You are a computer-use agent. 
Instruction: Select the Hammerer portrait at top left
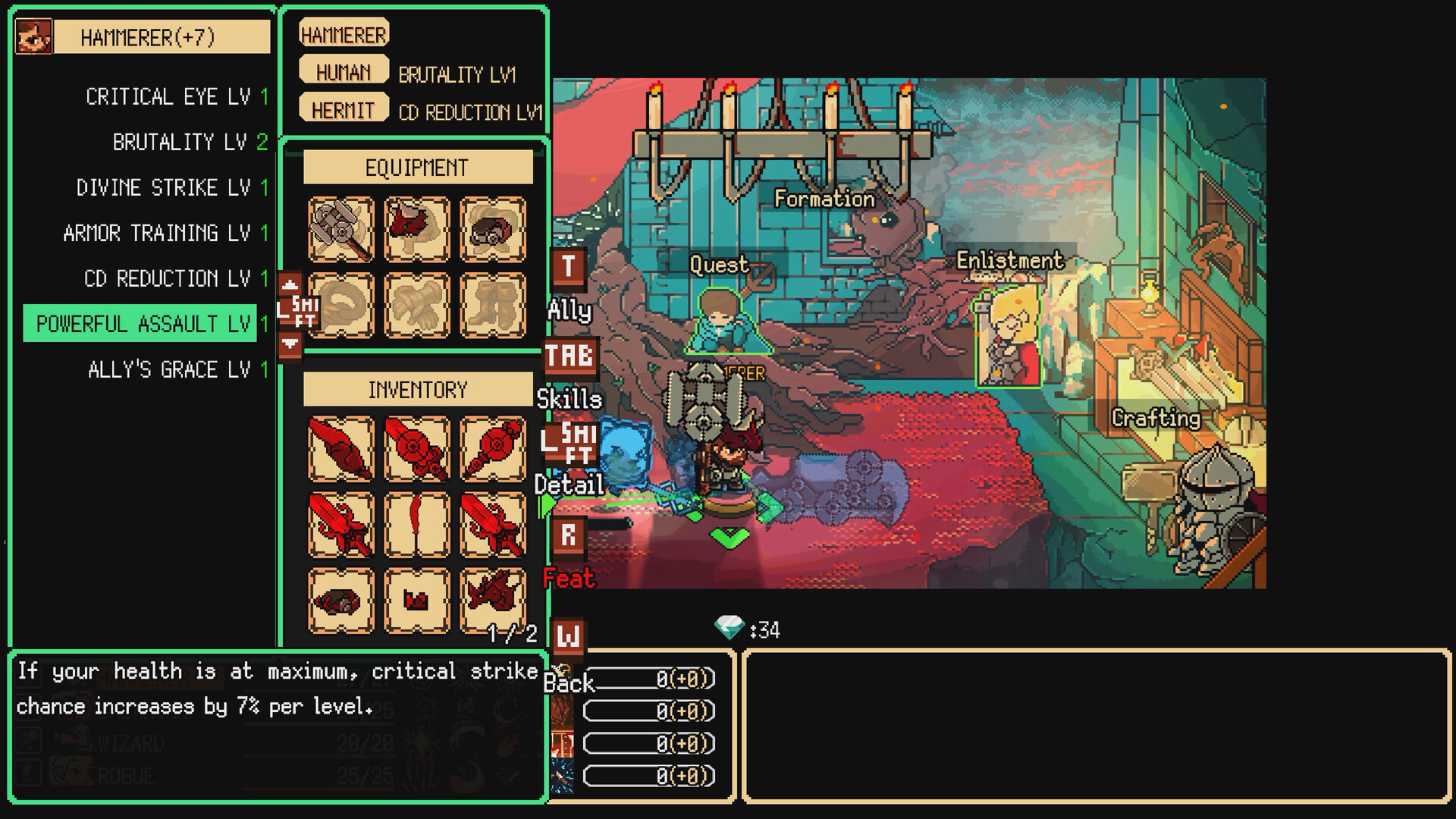pyautogui.click(x=33, y=36)
